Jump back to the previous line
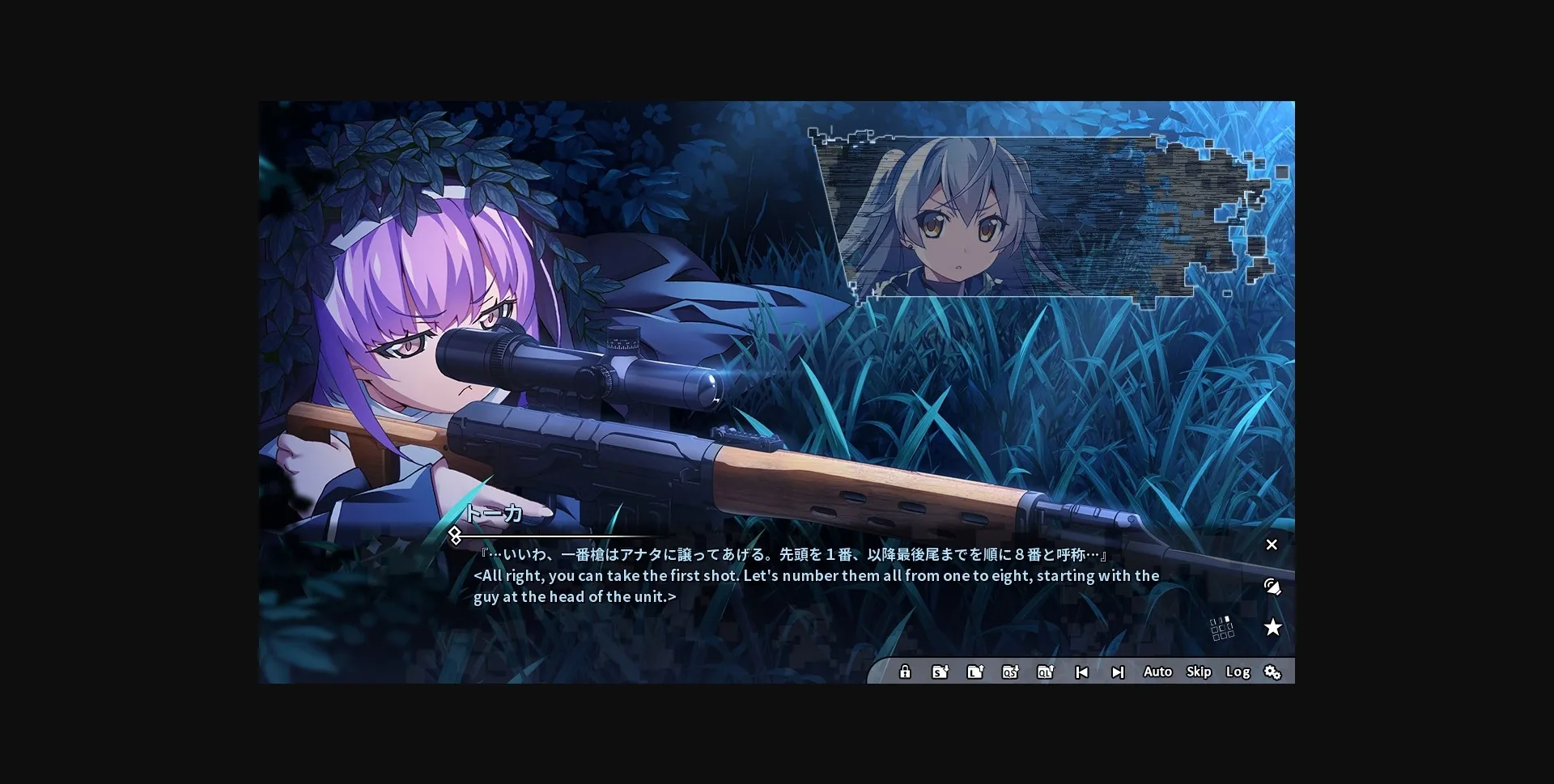The image size is (1554, 784). (x=1081, y=672)
